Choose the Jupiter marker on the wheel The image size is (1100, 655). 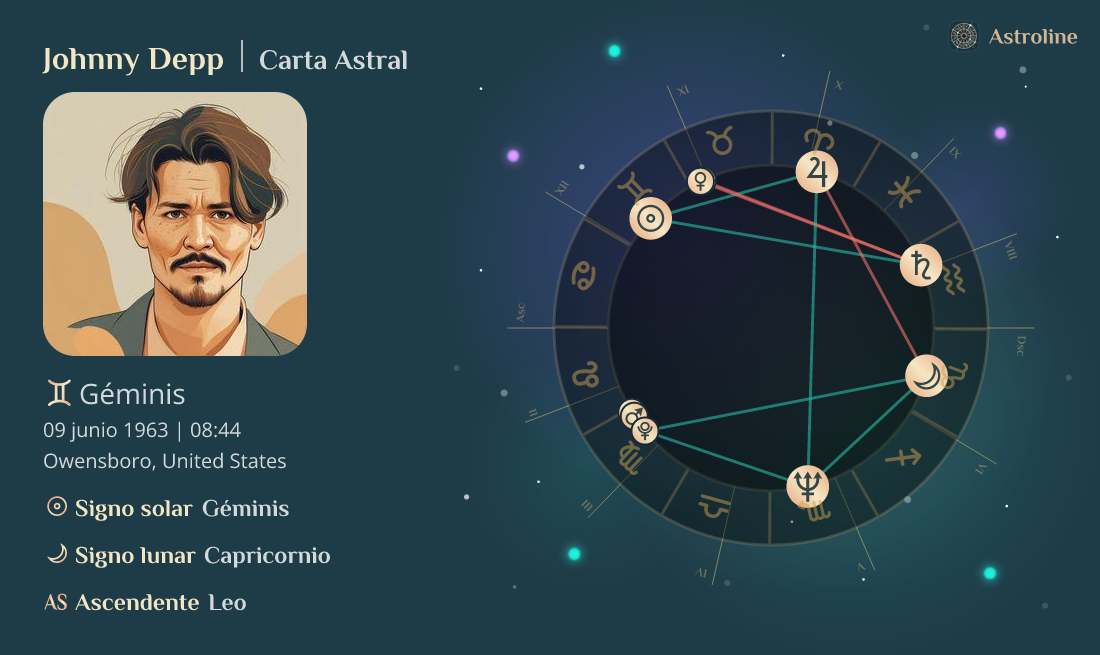(x=817, y=171)
